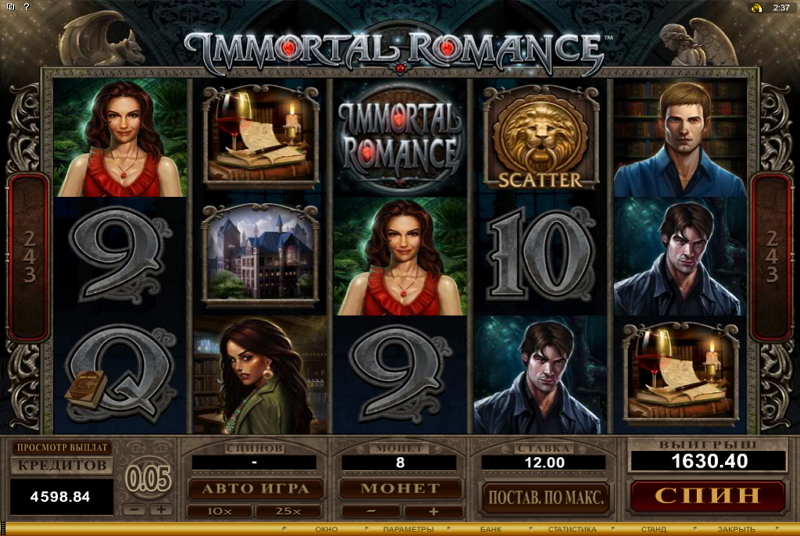Show the СТАТИСТИКА panel
The height and width of the screenshot is (536, 800).
pos(573,529)
